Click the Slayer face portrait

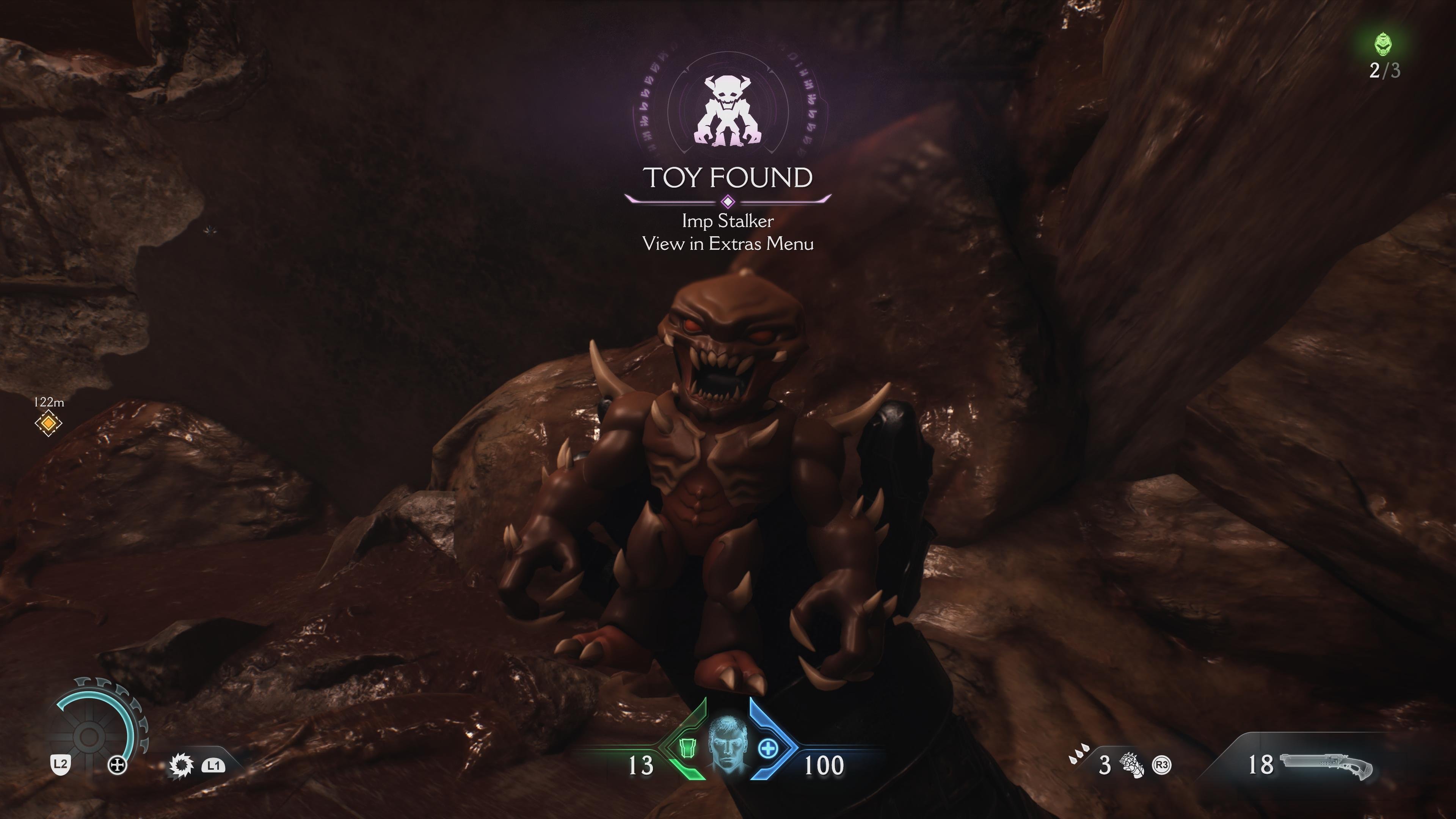728,743
